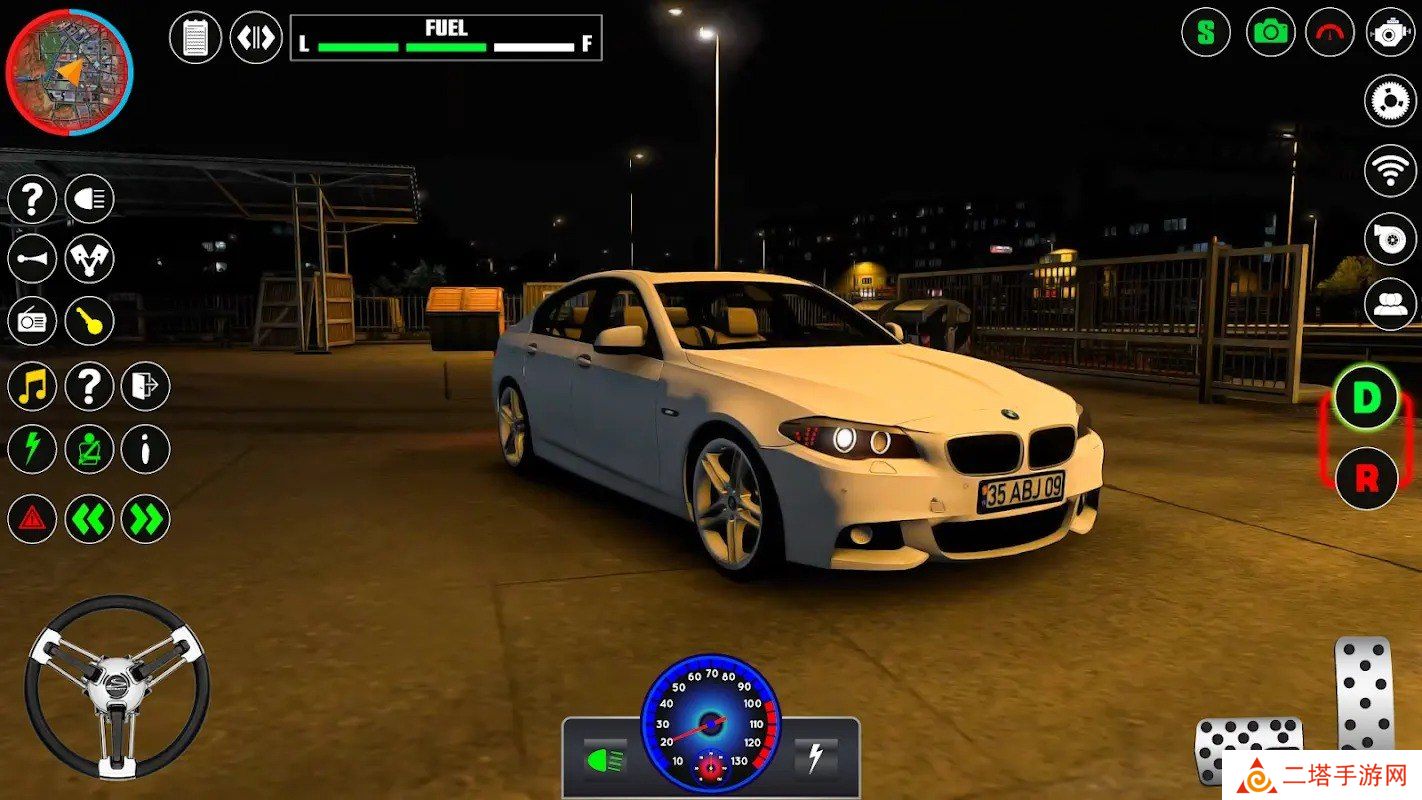Tap the turbocharger icon
This screenshot has height=800, width=1422.
pos(1390,237)
